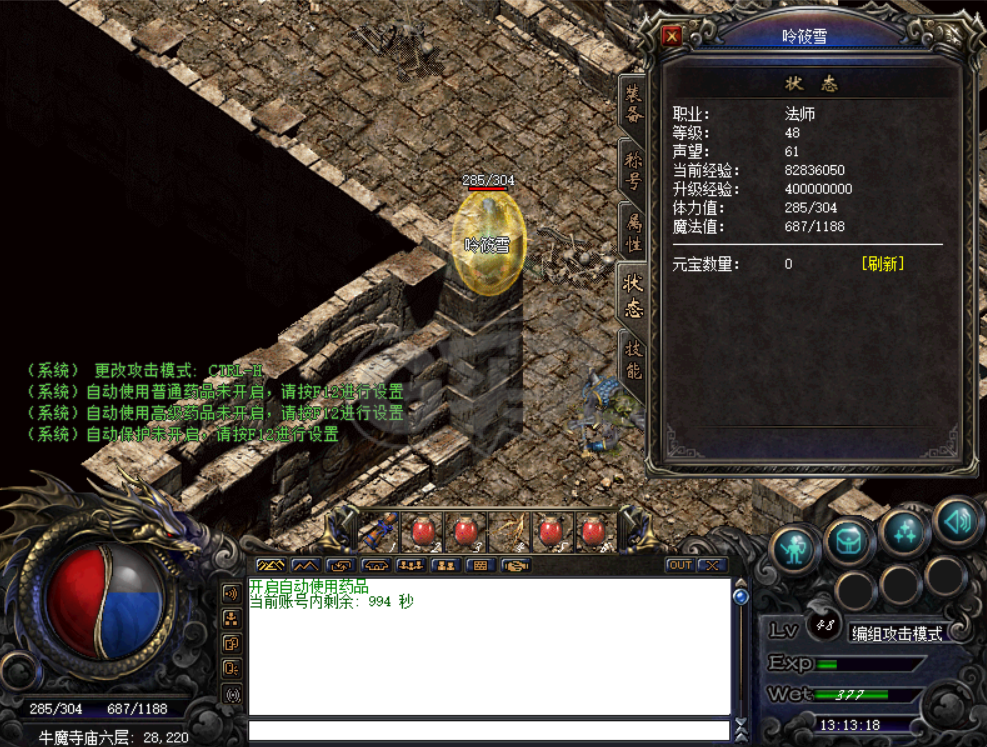Open the bag chest round button
This screenshot has width=987, height=747.
click(x=849, y=541)
